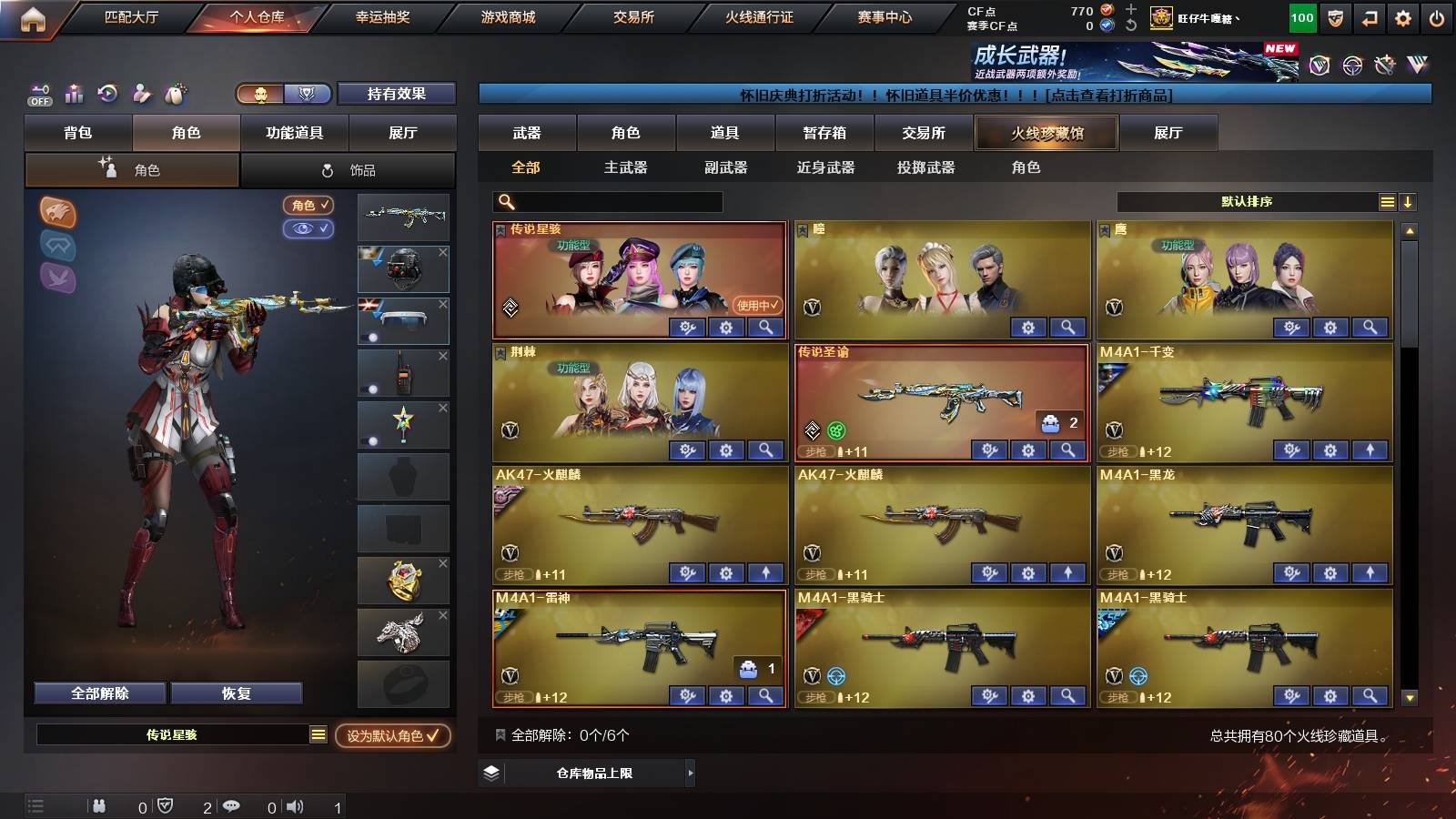Click the replay history icon above the tabs
The height and width of the screenshot is (819, 1456).
pyautogui.click(x=107, y=93)
